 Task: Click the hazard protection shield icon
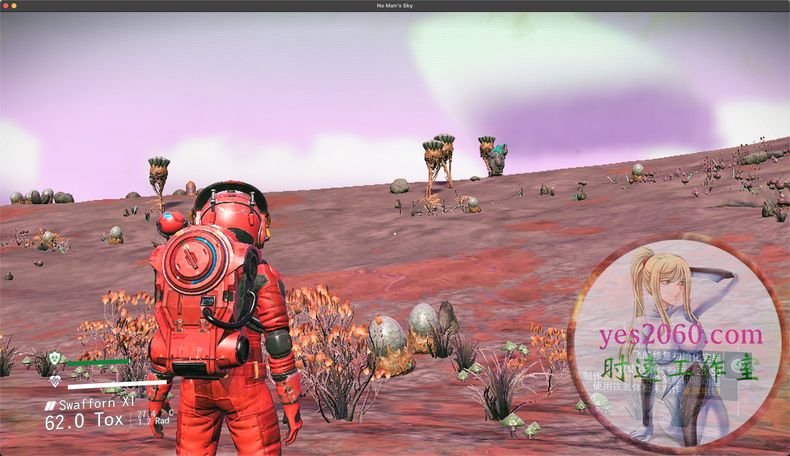(55, 359)
